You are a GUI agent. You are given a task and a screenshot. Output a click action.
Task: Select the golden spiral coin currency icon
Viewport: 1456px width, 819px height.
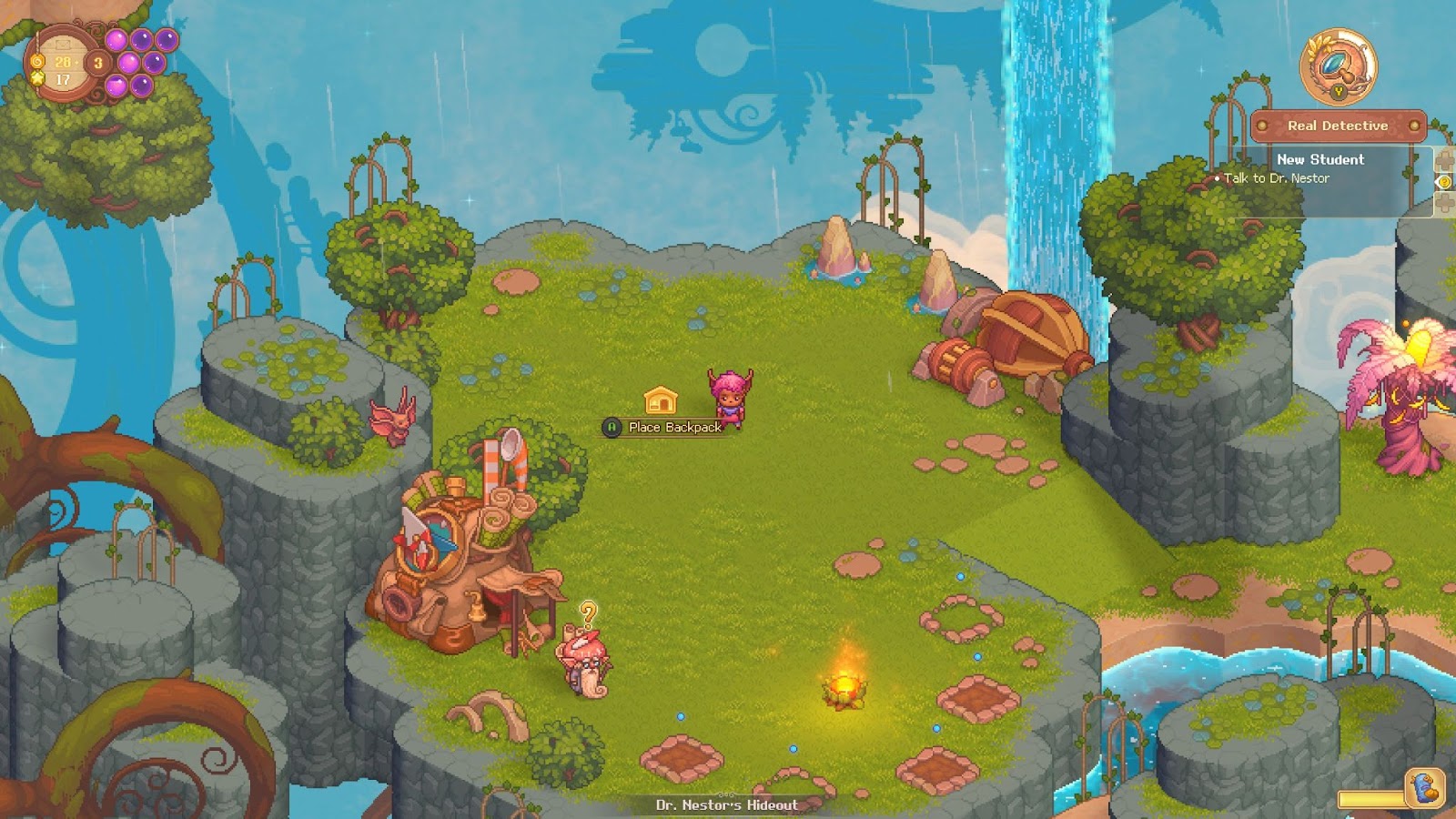tap(36, 62)
